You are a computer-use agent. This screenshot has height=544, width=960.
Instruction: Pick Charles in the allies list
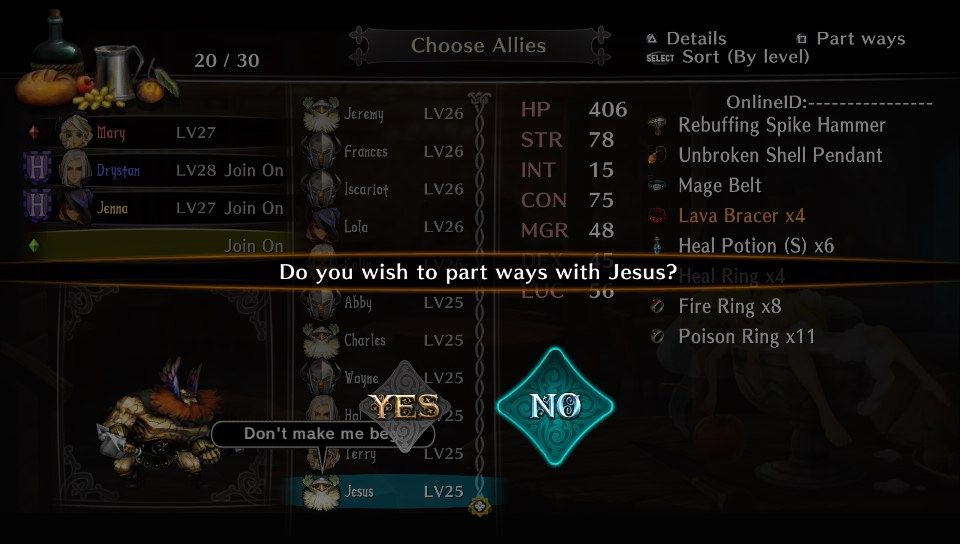(x=385, y=340)
